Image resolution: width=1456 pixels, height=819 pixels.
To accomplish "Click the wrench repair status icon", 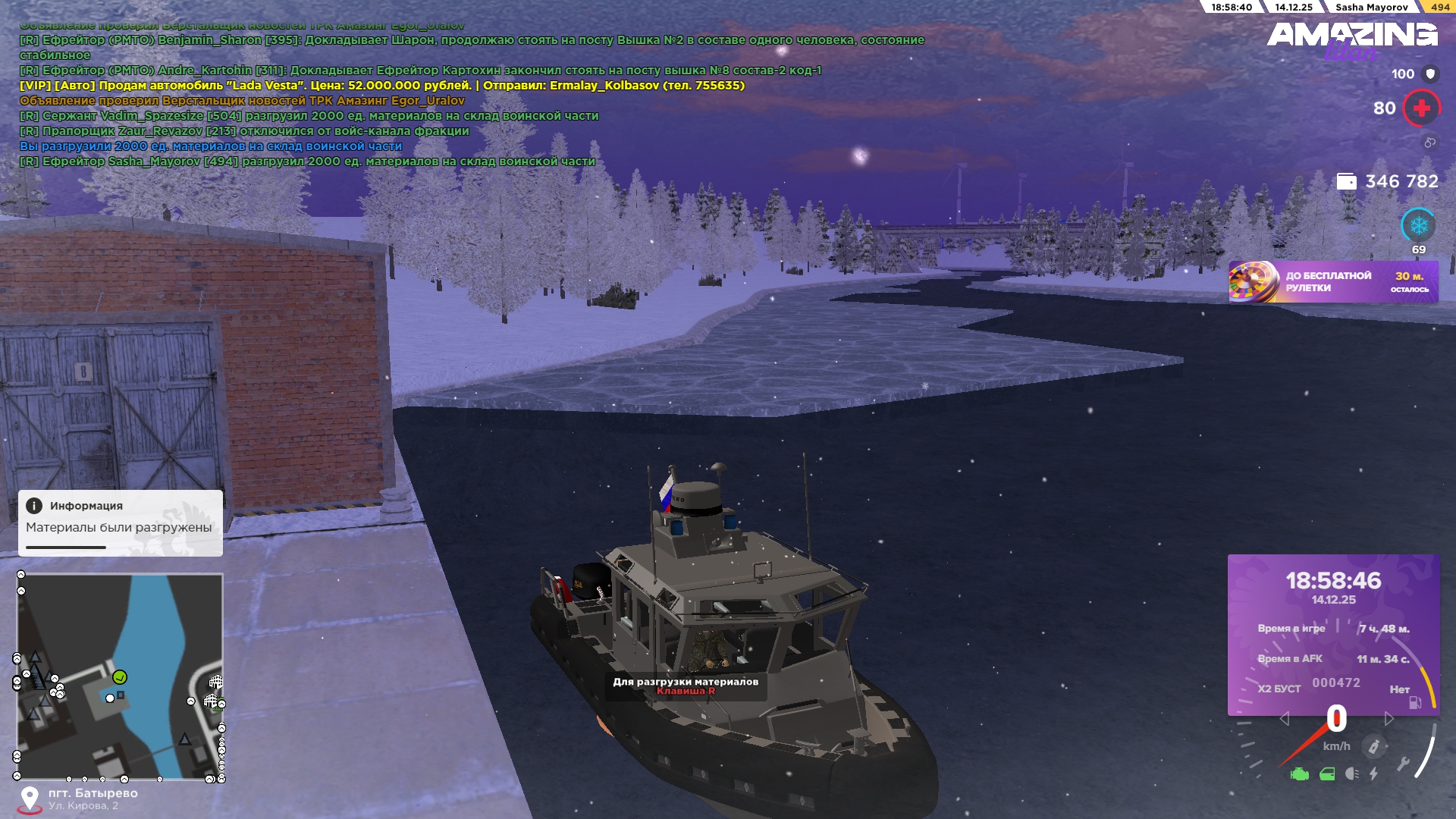I will [1403, 764].
